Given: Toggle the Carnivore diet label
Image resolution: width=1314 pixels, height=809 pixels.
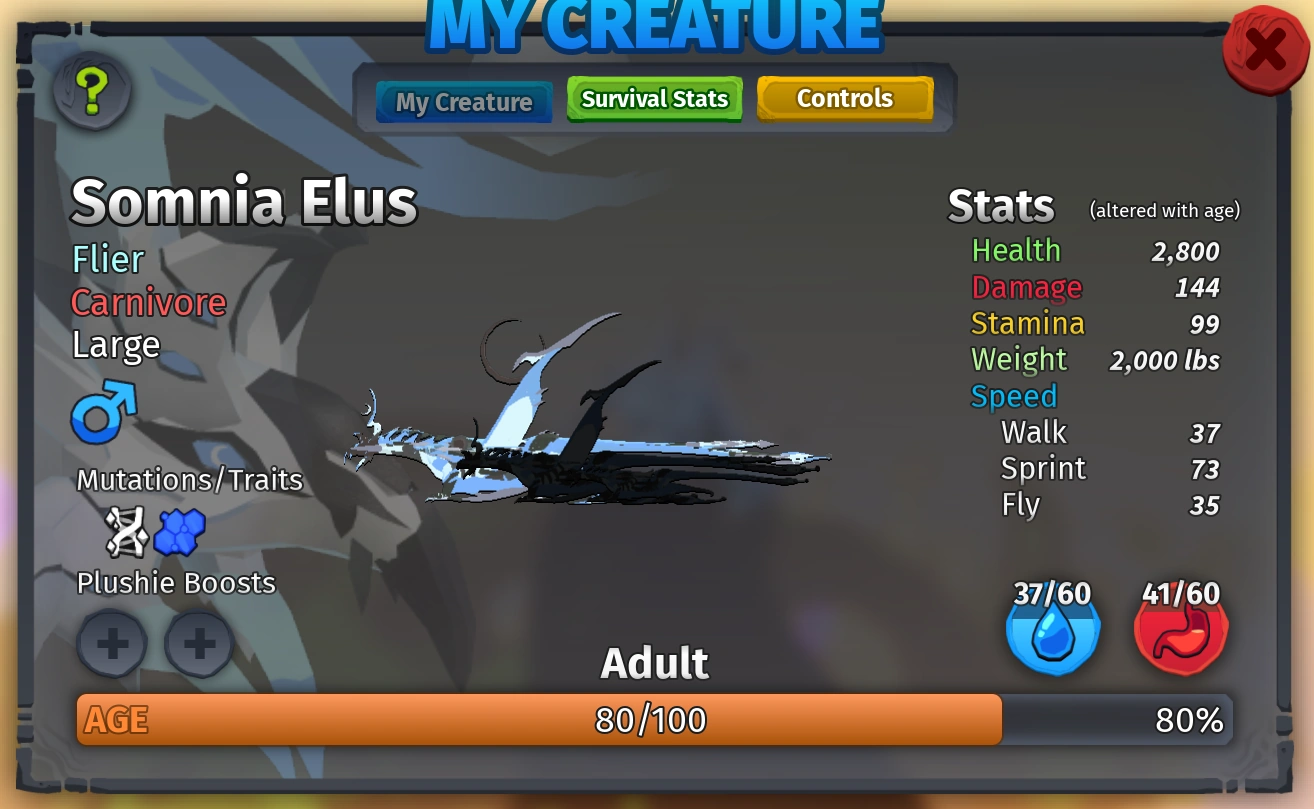Looking at the screenshot, I should pos(148,302).
